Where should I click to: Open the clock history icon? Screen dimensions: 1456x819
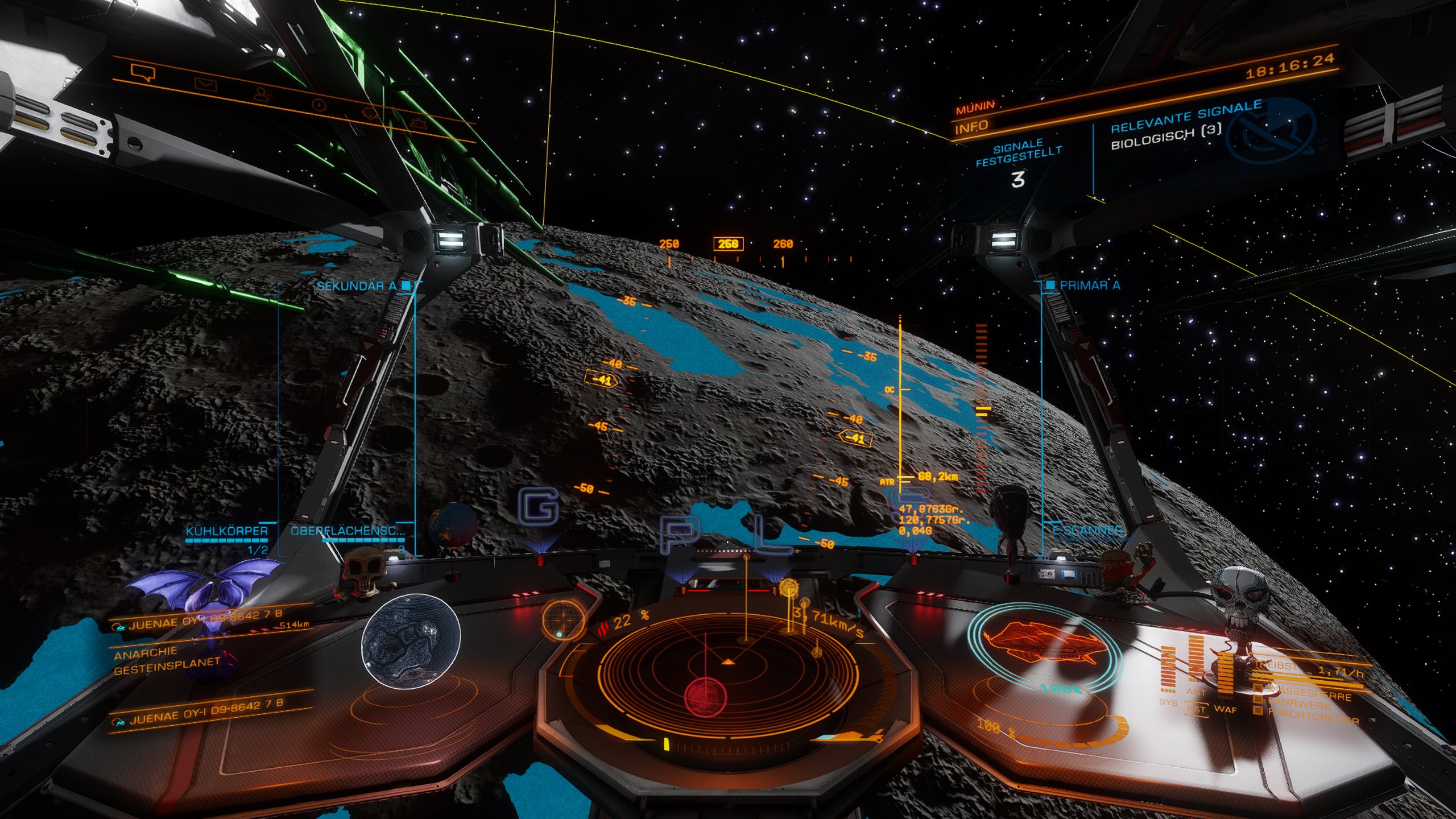point(320,104)
